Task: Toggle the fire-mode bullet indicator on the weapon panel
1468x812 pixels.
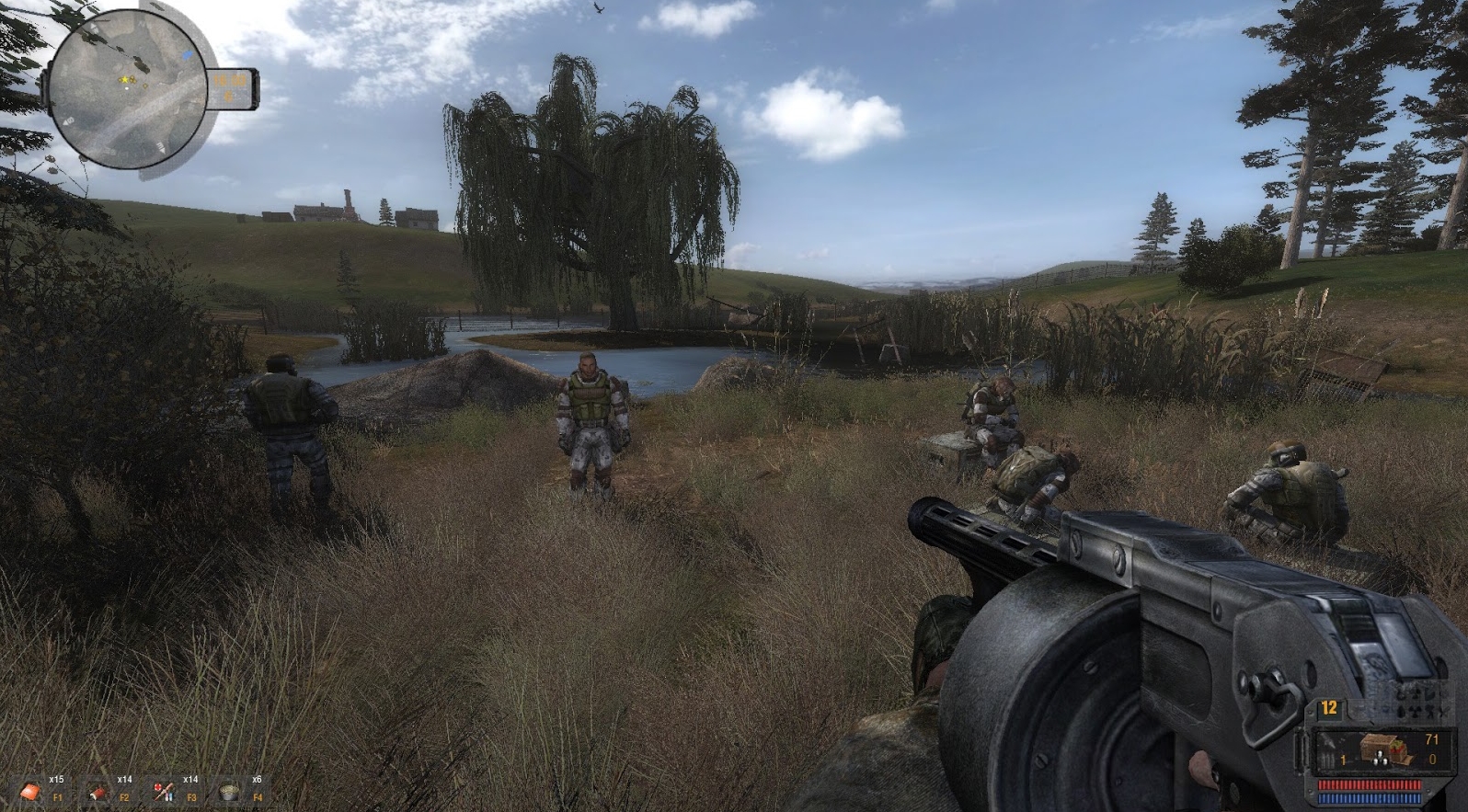Action: coord(1329,760)
